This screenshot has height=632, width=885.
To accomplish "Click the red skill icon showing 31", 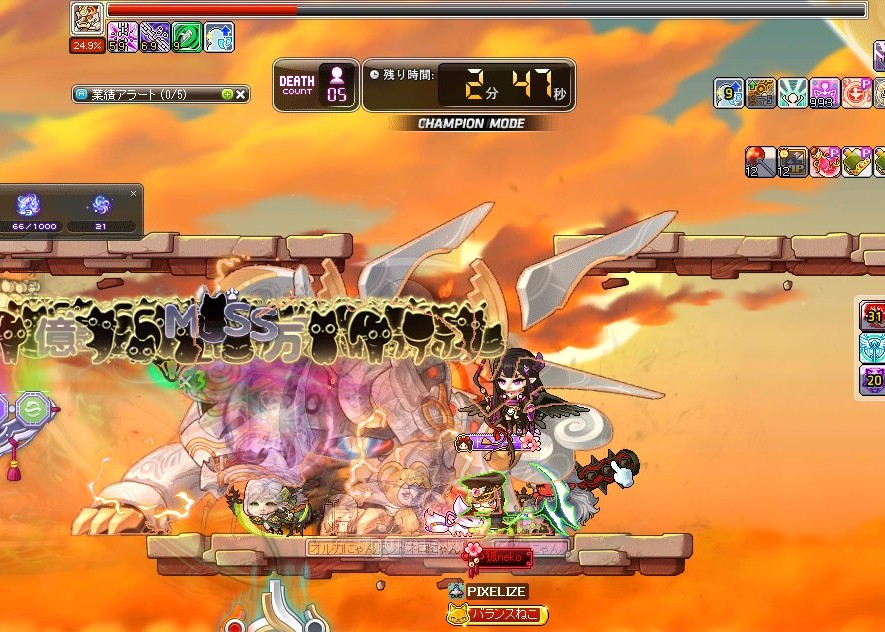I will coord(873,316).
